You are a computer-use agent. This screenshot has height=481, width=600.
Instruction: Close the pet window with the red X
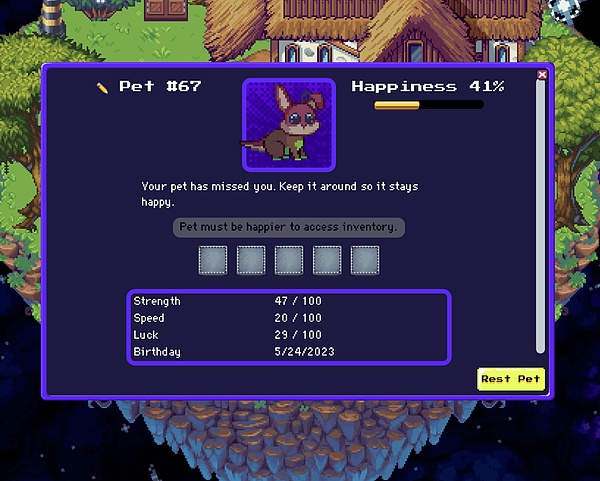click(542, 75)
